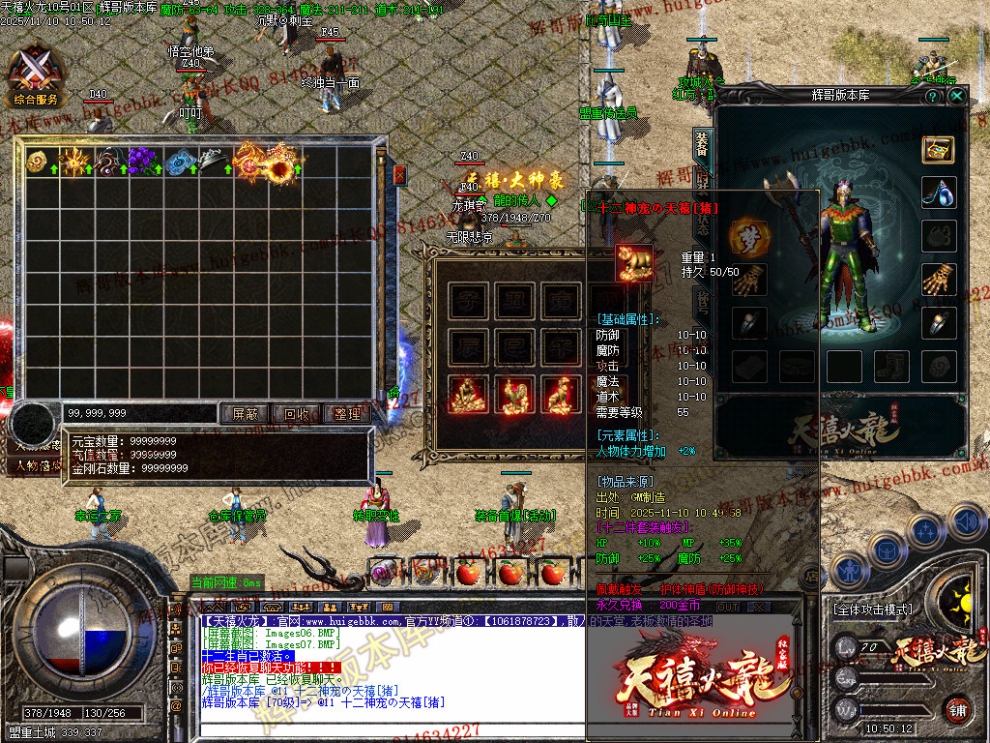Click the 屏蔽 button under the bag

pyautogui.click(x=245, y=413)
